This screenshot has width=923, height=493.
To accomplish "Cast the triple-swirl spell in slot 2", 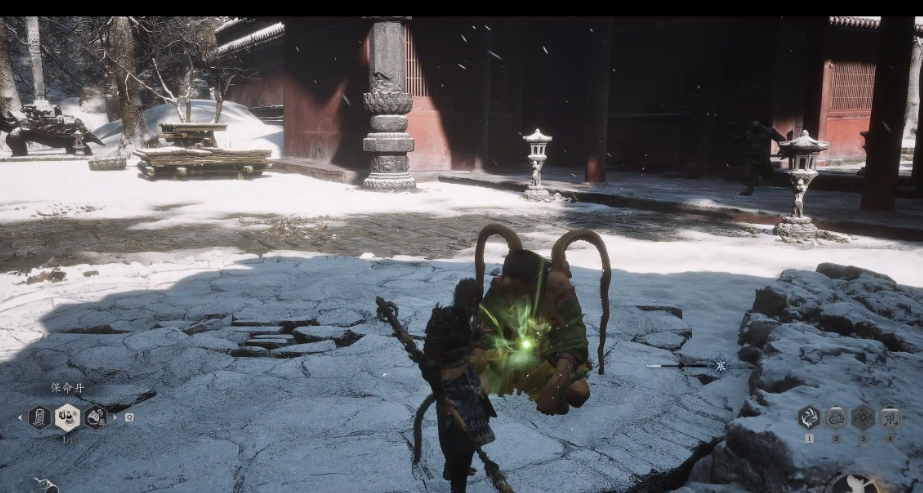I will (x=835, y=417).
